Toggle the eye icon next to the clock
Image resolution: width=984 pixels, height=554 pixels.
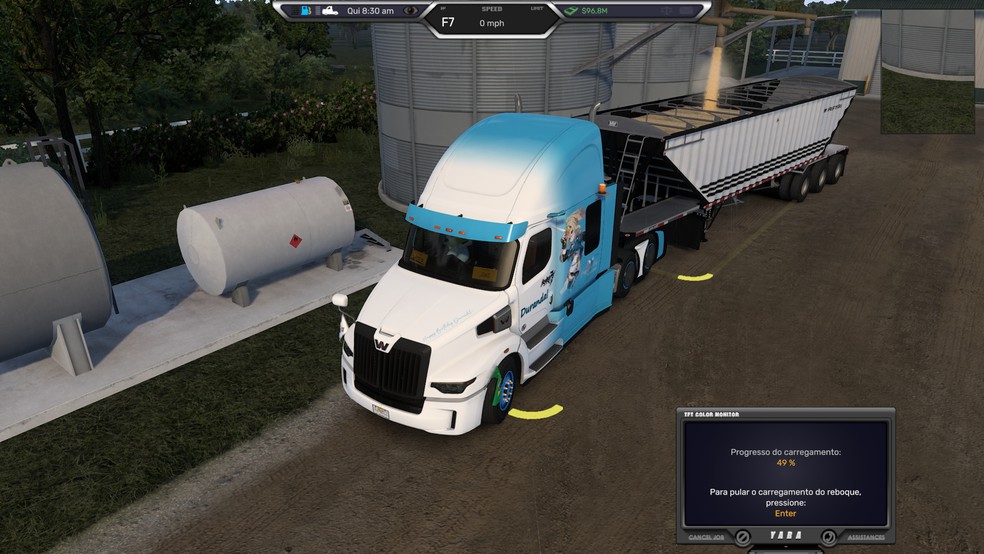point(410,11)
